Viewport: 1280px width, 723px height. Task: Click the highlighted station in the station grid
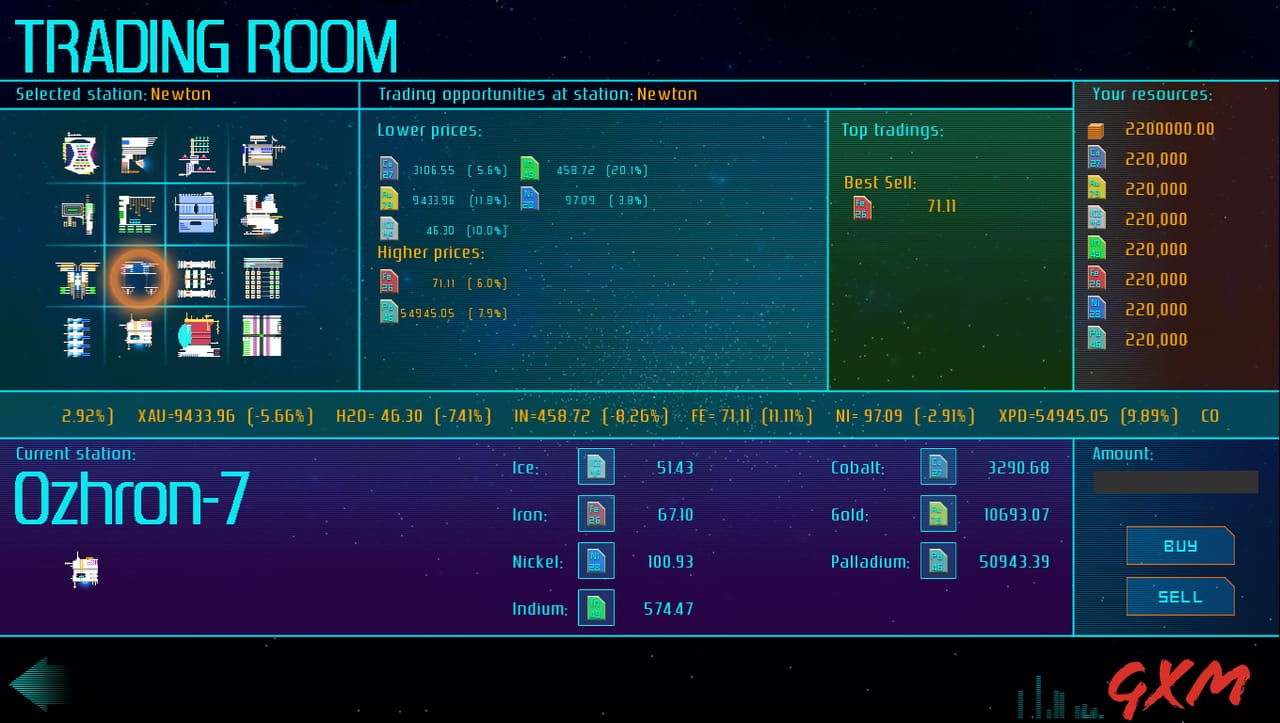pyautogui.click(x=137, y=277)
